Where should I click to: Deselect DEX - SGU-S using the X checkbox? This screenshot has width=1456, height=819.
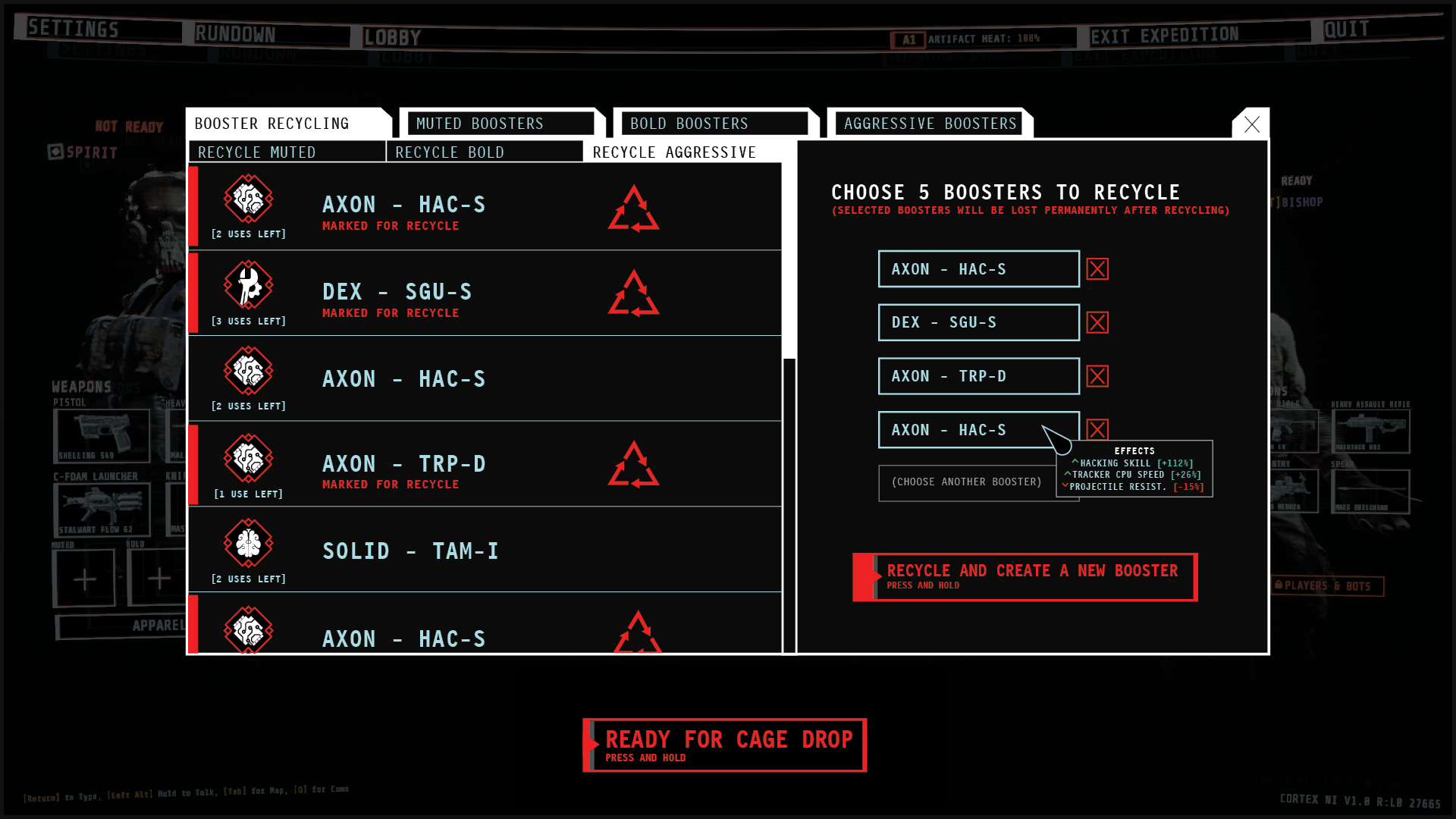(x=1097, y=322)
